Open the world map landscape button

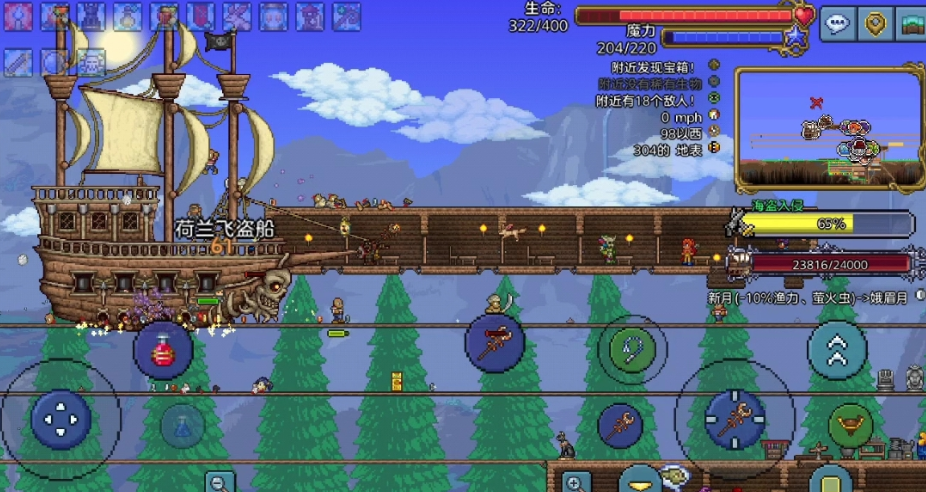912,23
